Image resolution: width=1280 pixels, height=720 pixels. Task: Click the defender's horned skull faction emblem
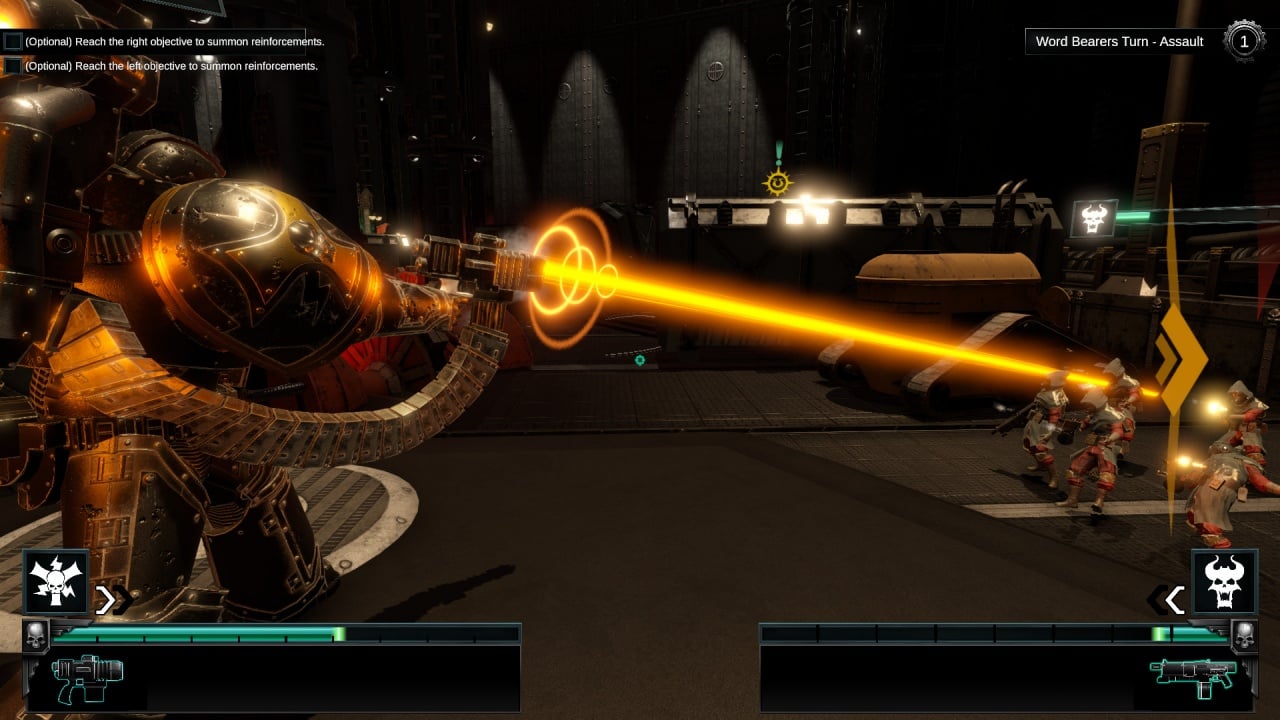click(x=1224, y=582)
